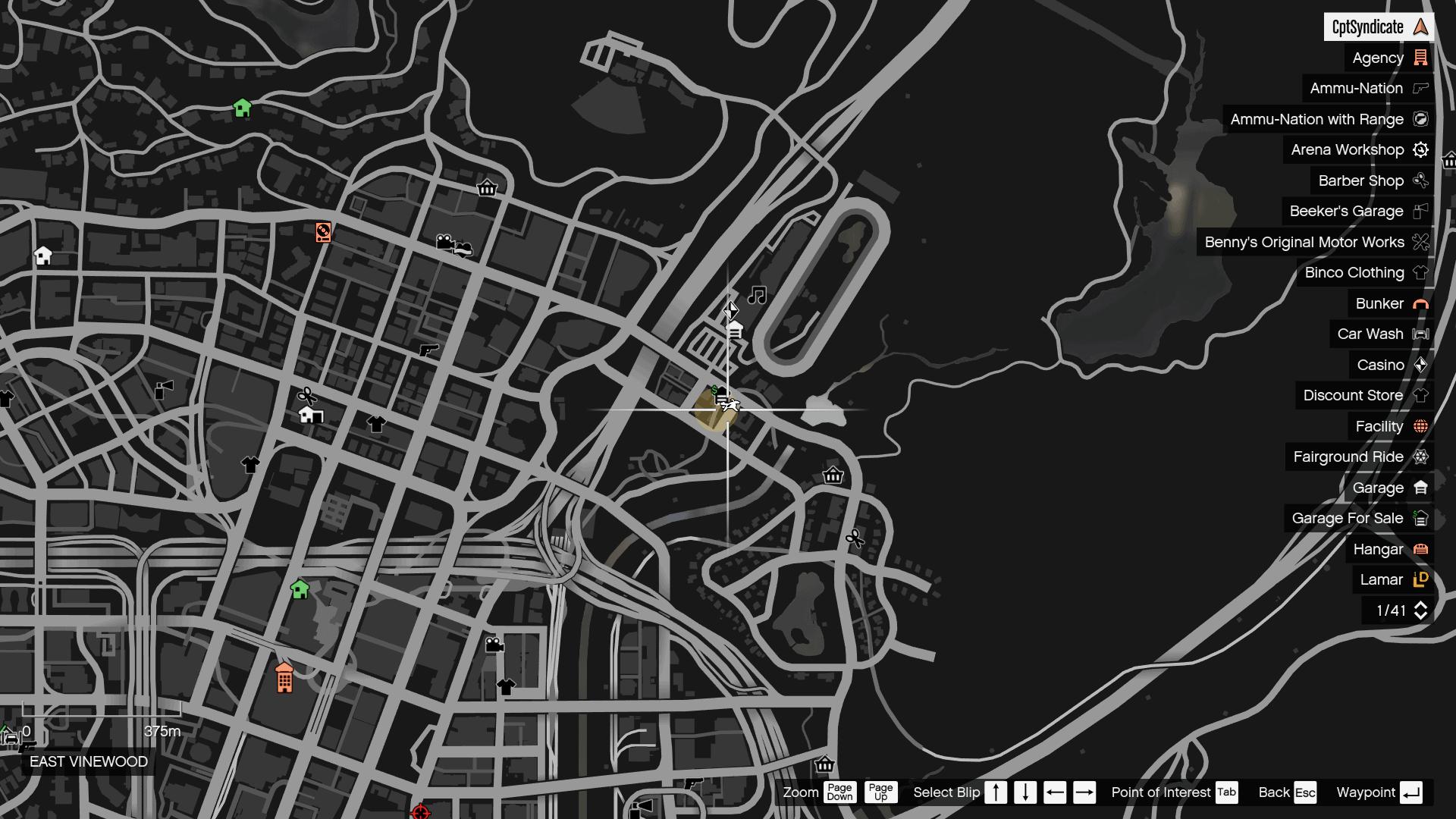The height and width of the screenshot is (819, 1456).
Task: Select the green safehouse blip in East Vinewood
Action: tap(300, 589)
